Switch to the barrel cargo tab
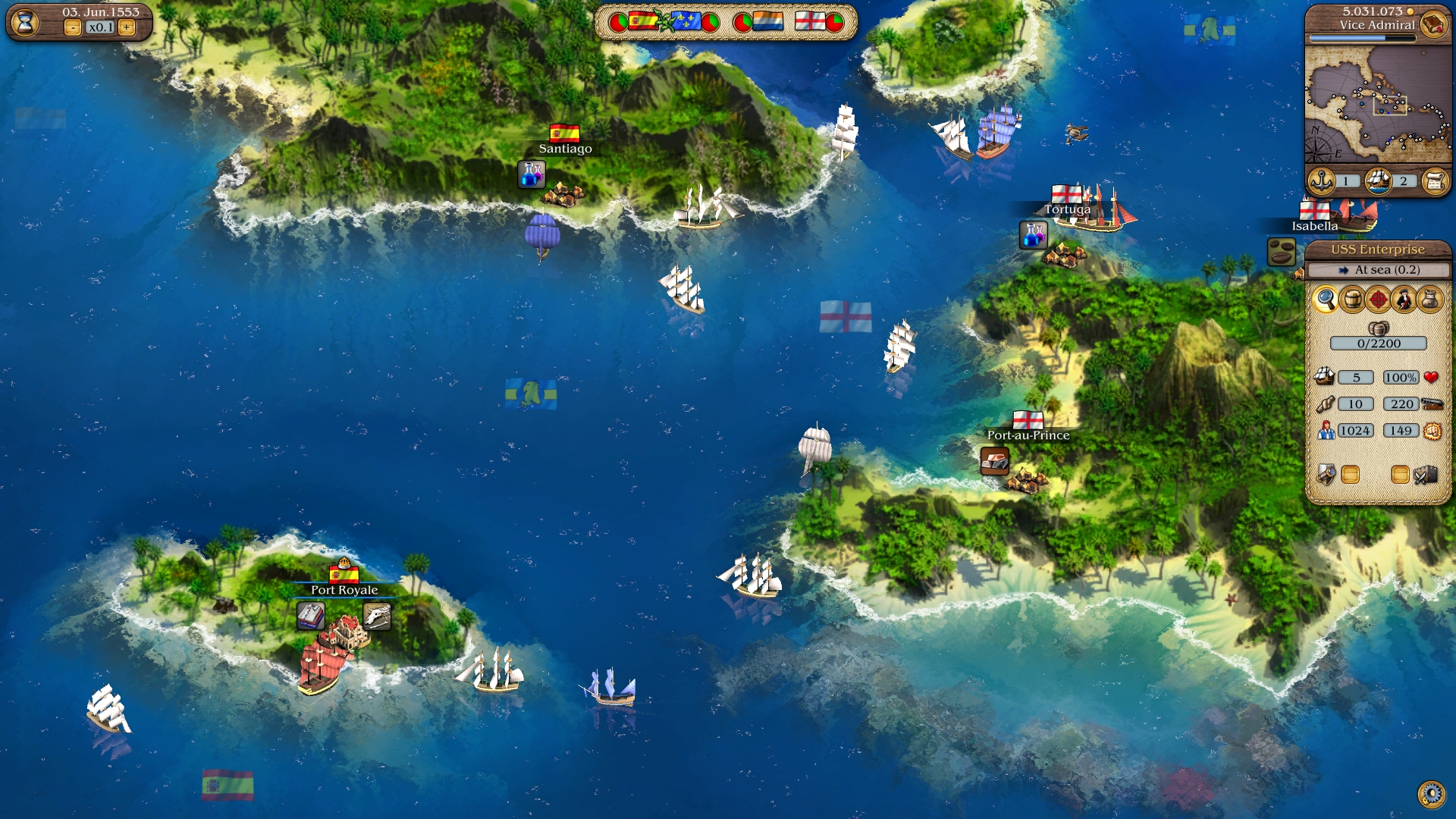 tap(1352, 300)
